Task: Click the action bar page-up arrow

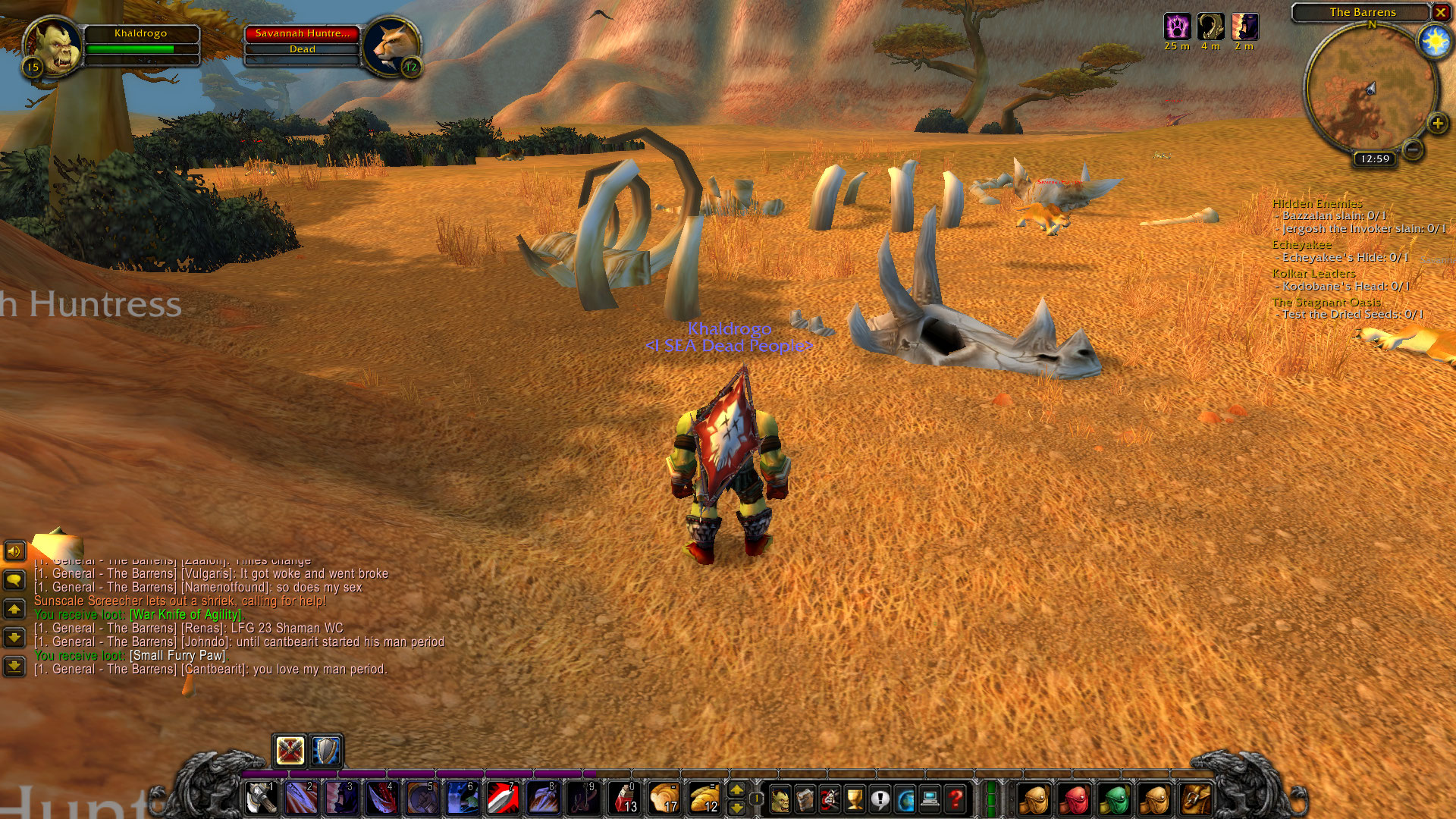Action: (x=738, y=789)
